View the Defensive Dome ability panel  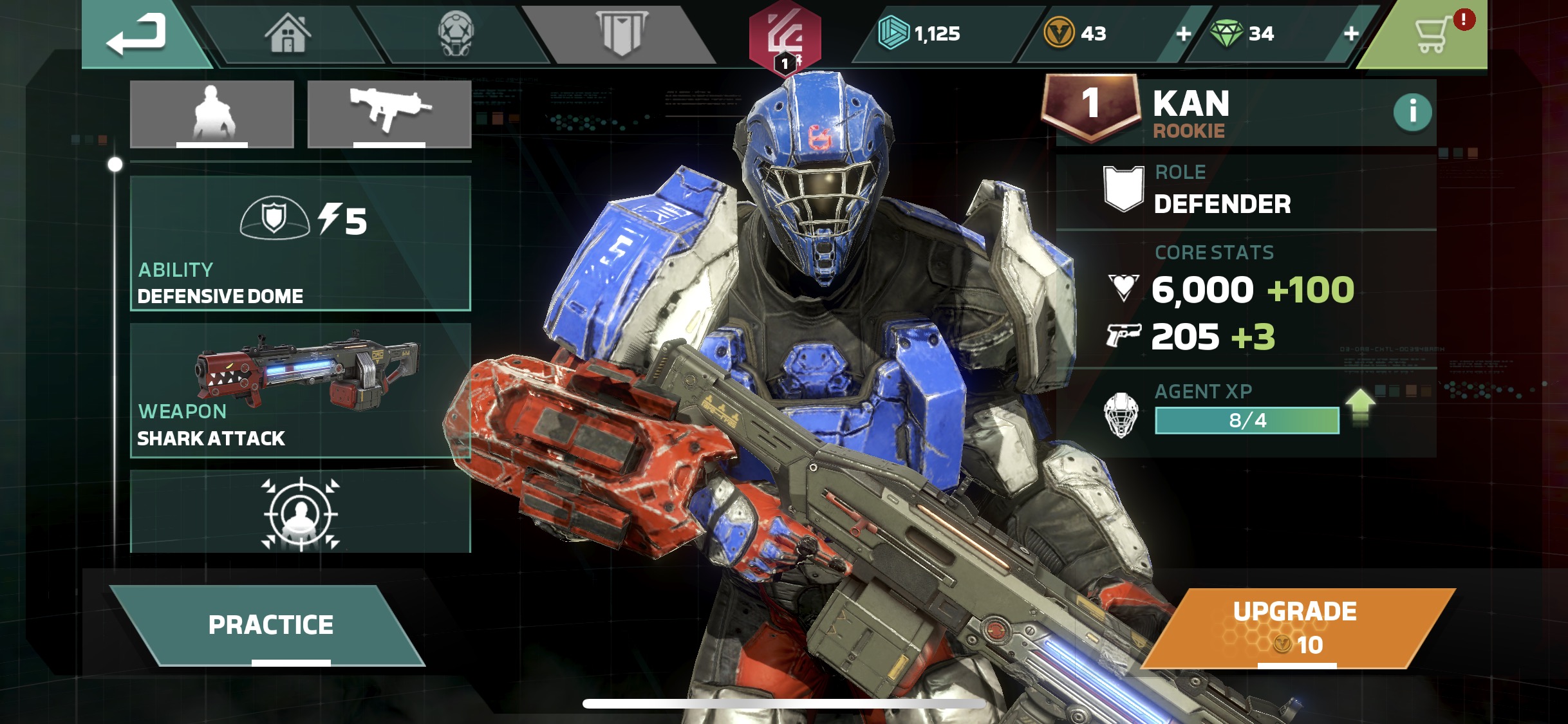301,244
